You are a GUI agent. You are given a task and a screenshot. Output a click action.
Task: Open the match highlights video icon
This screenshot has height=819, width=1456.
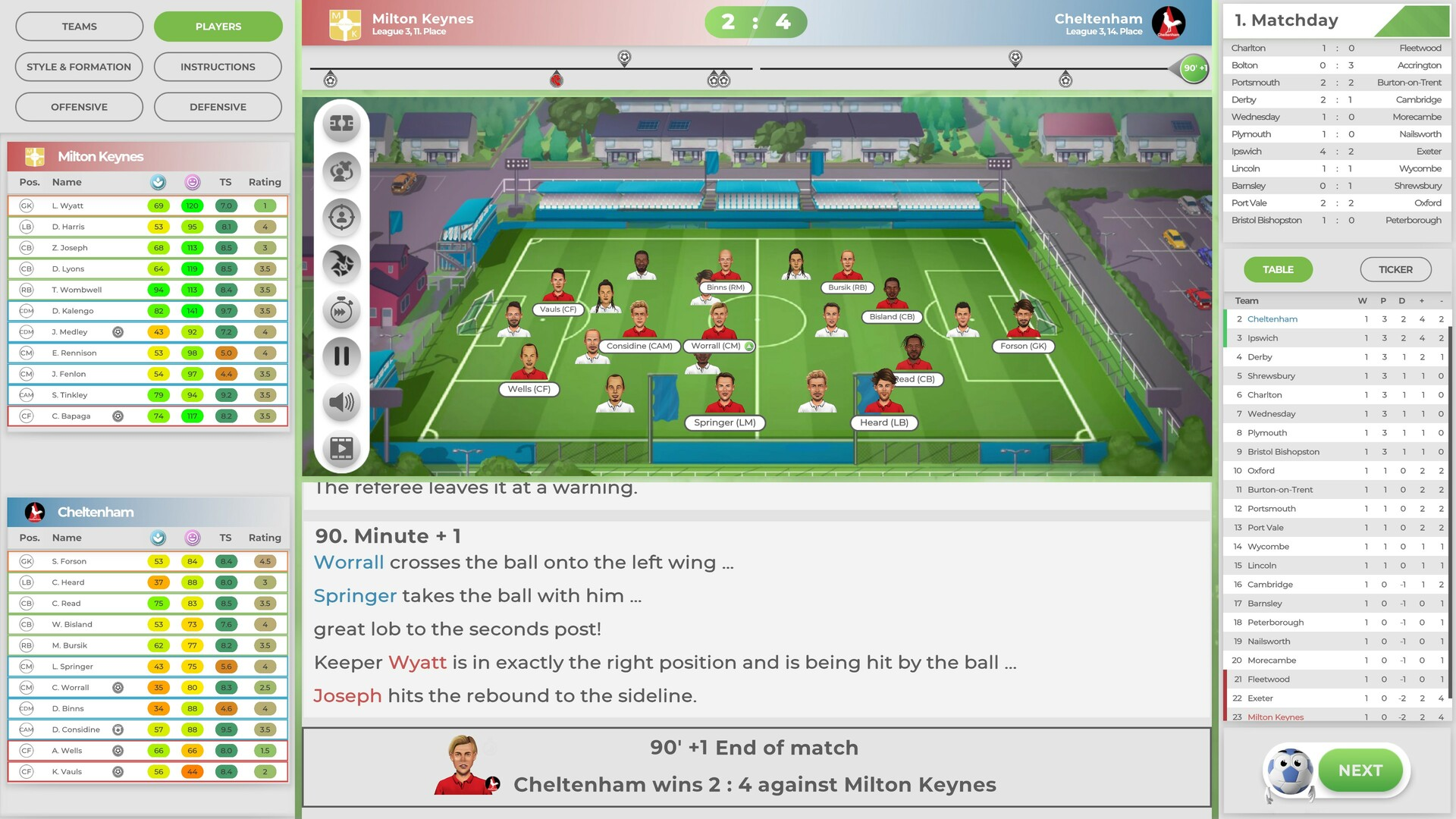(341, 449)
